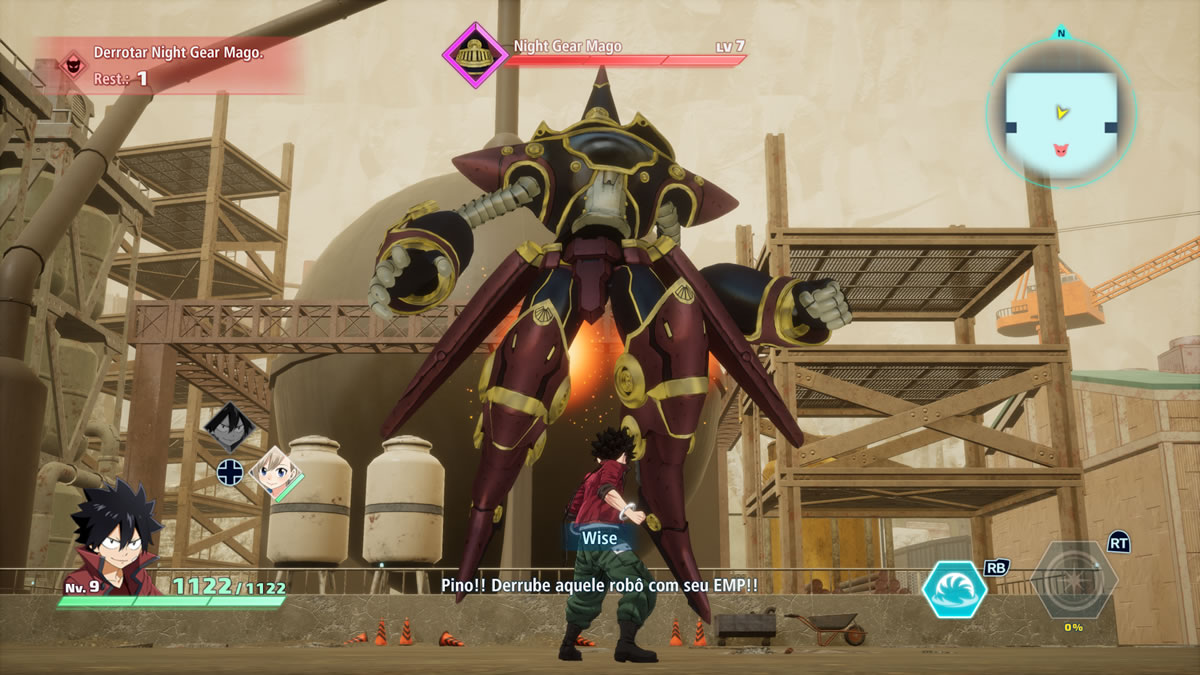
Task: Activate the teal wave skill hexagon
Action: click(x=954, y=589)
